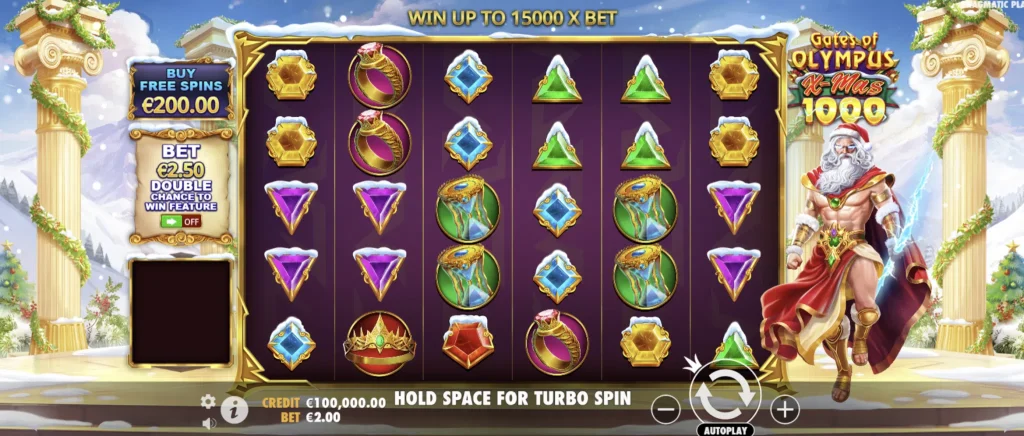1024x436 pixels.
Task: Decrease the bet with the minus button
Action: click(667, 409)
